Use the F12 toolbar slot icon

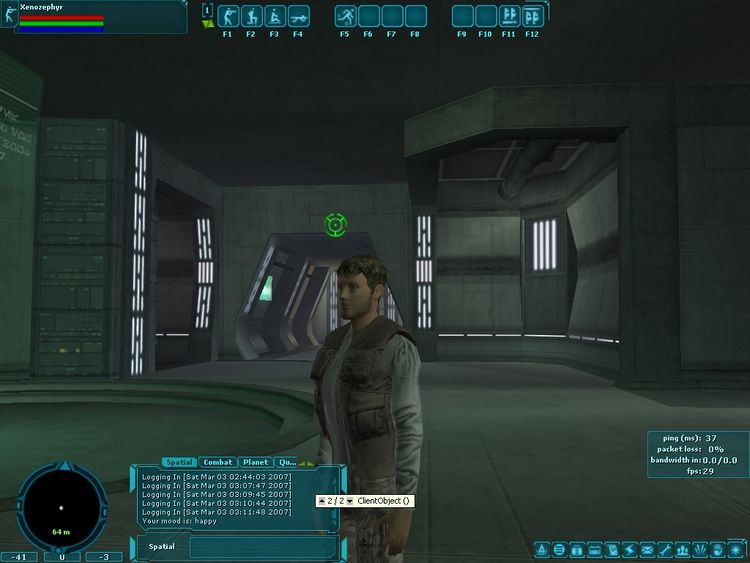coord(533,17)
